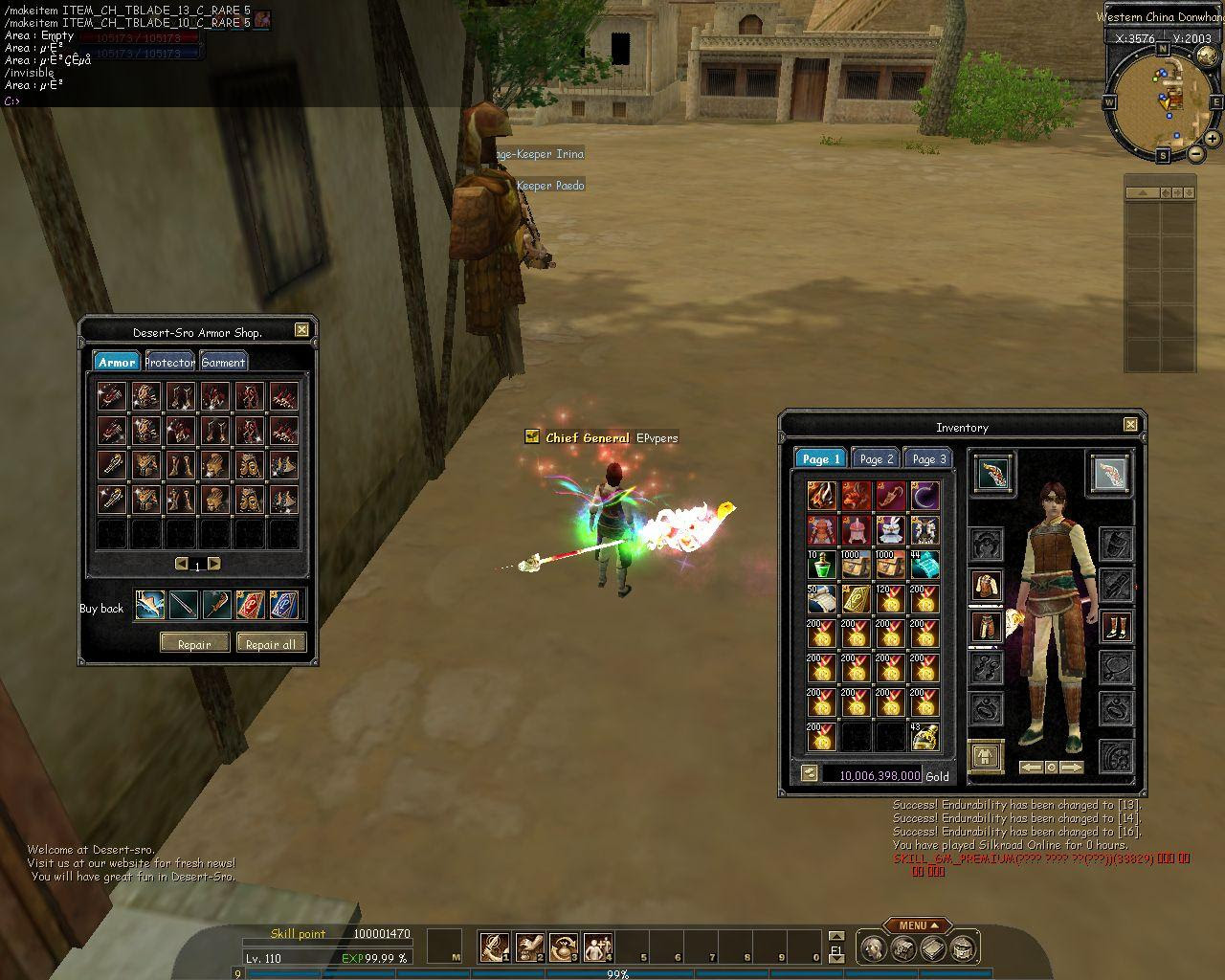The width and height of the screenshot is (1225, 980).
Task: Pick the white rabbit item in inventory
Action: [891, 530]
